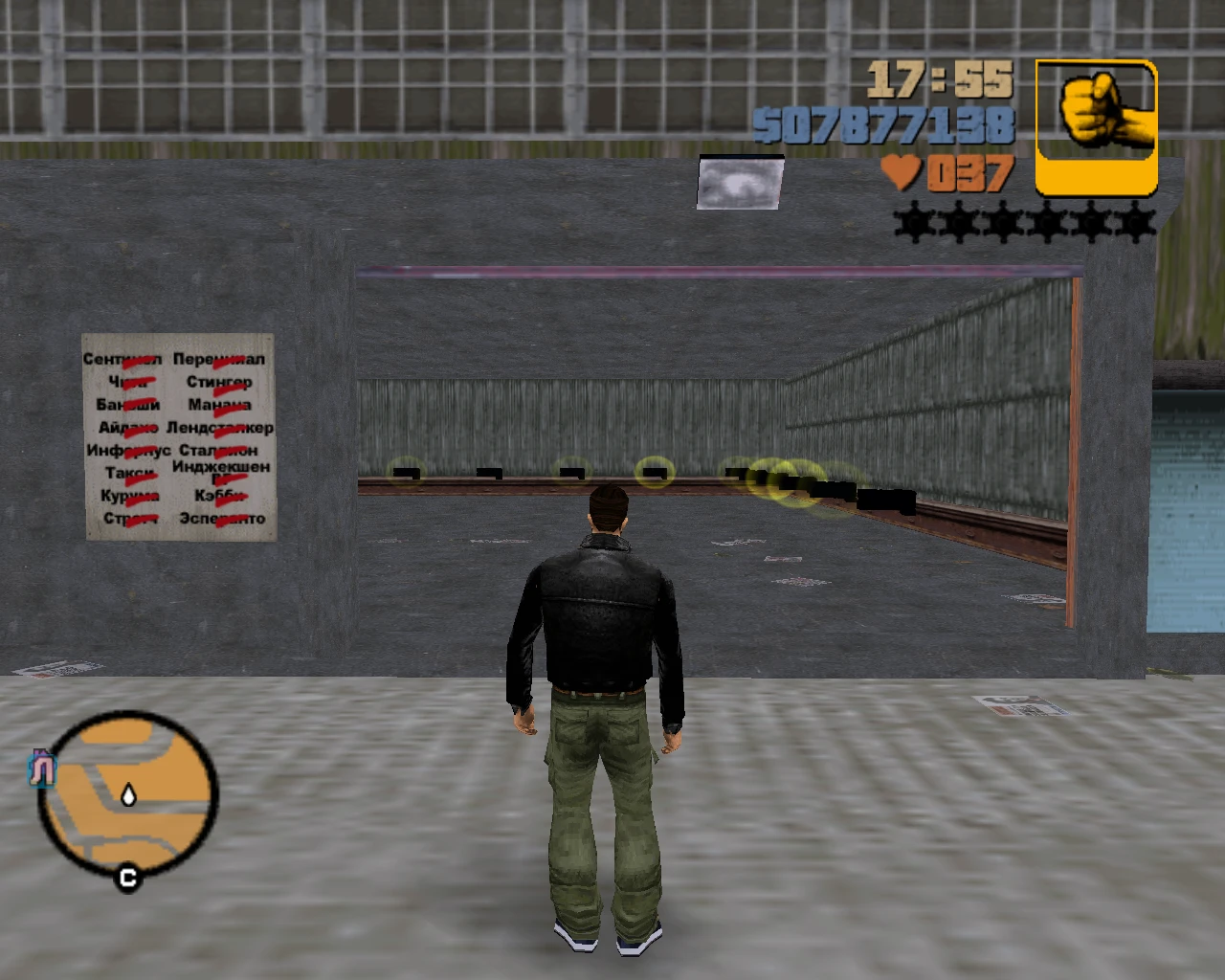Click the Кэбби name on the checklist
The image size is (1225, 980).
219,496
